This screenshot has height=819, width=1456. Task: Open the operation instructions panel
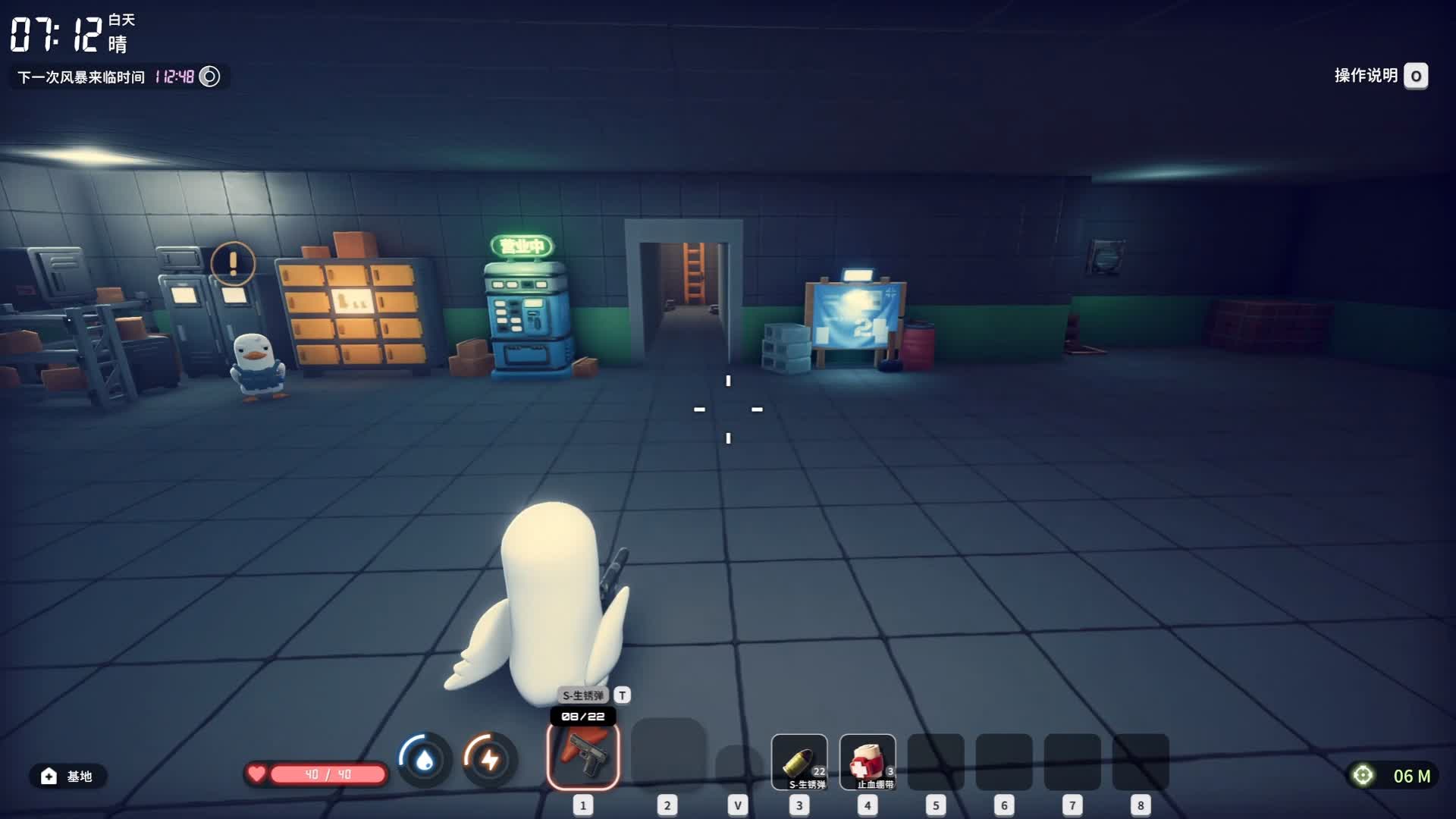1415,76
